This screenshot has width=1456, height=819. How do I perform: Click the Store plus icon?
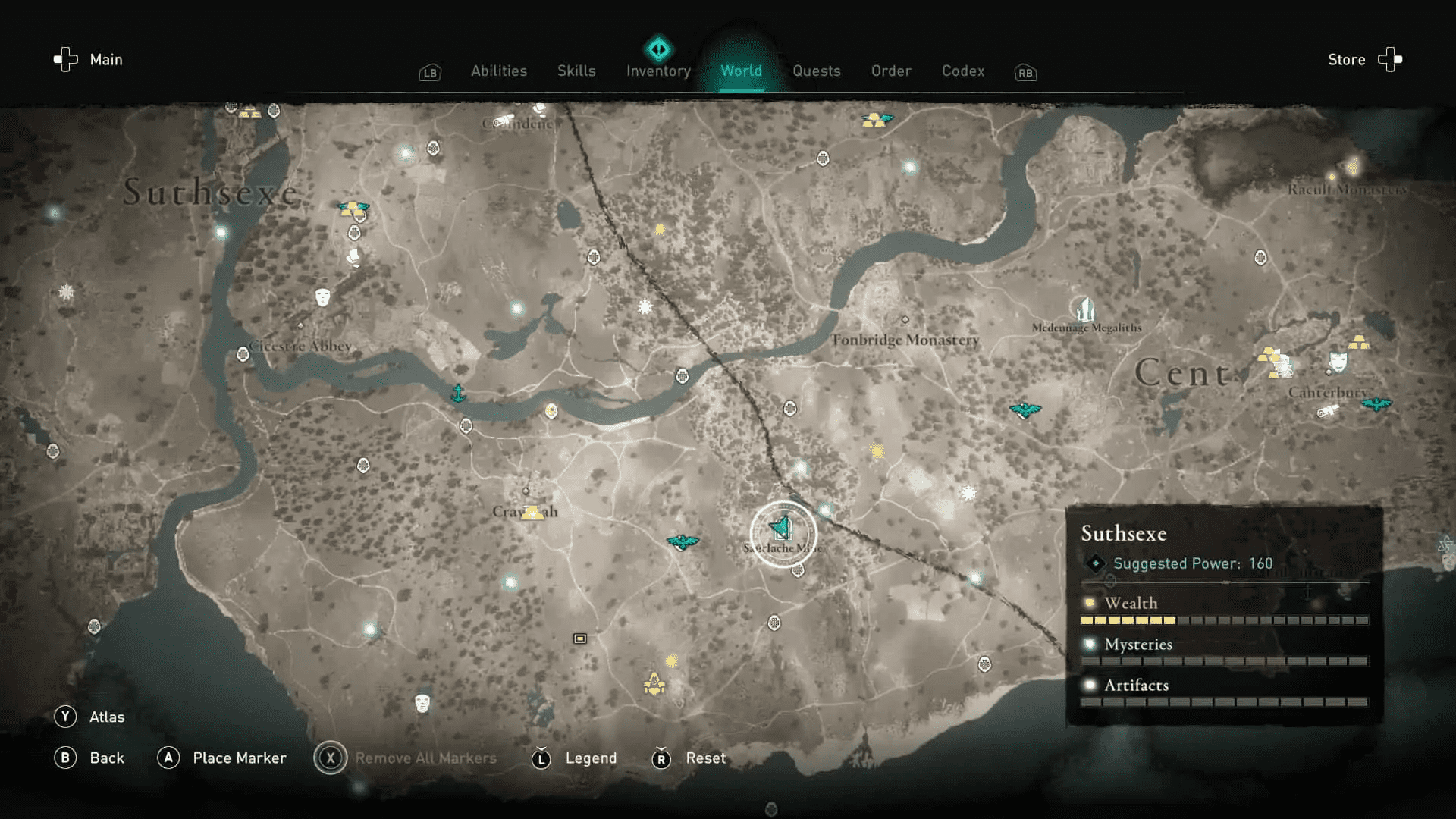click(1390, 60)
